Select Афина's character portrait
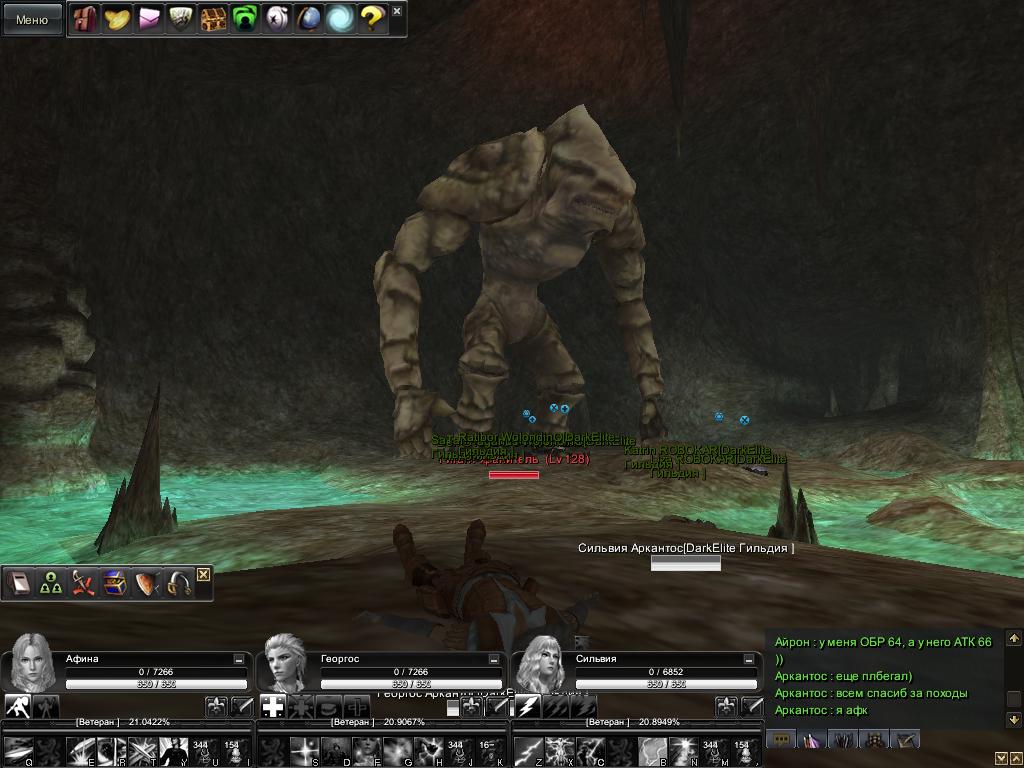 click(x=31, y=661)
